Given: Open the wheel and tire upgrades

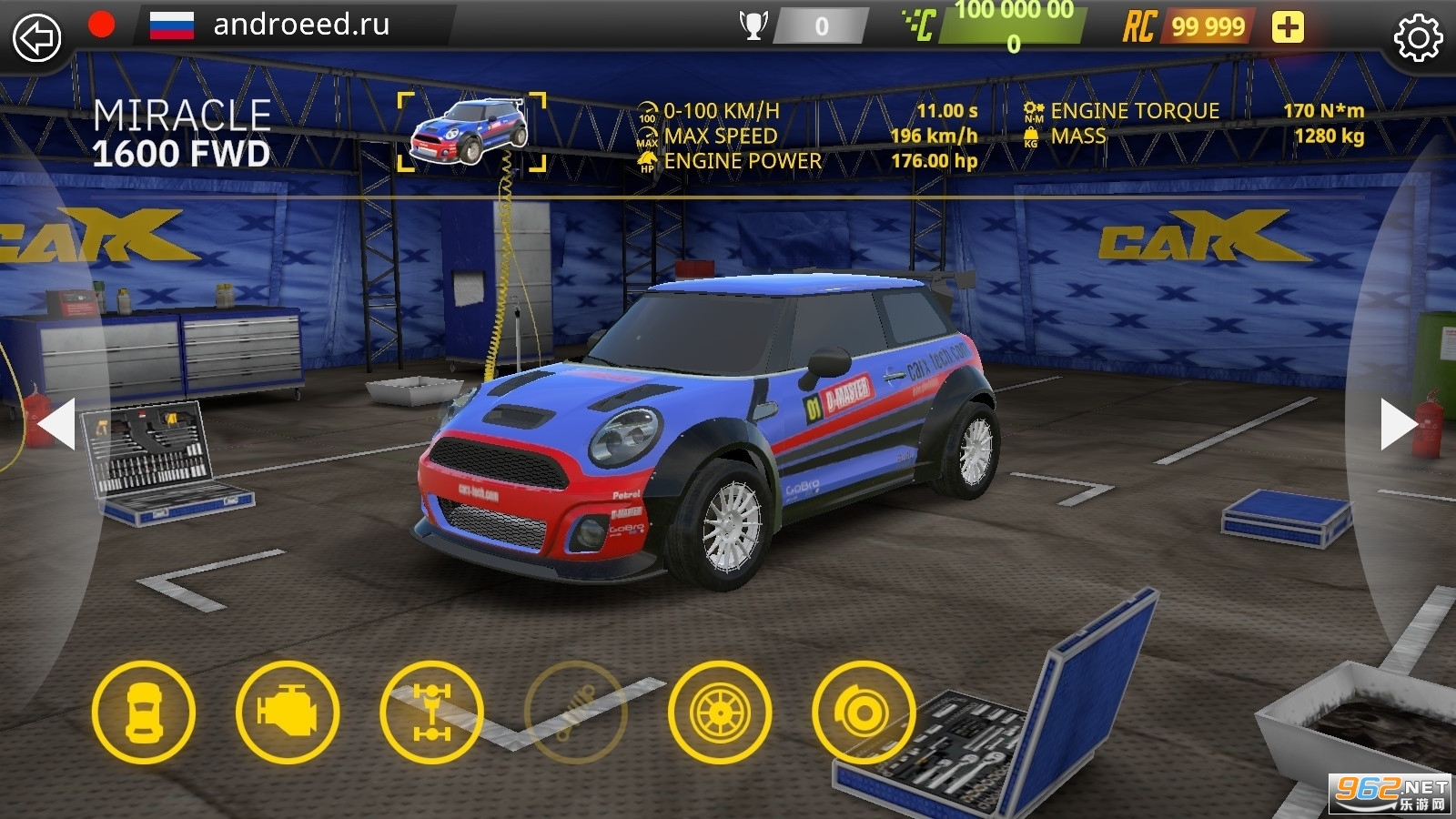Looking at the screenshot, I should 719,713.
